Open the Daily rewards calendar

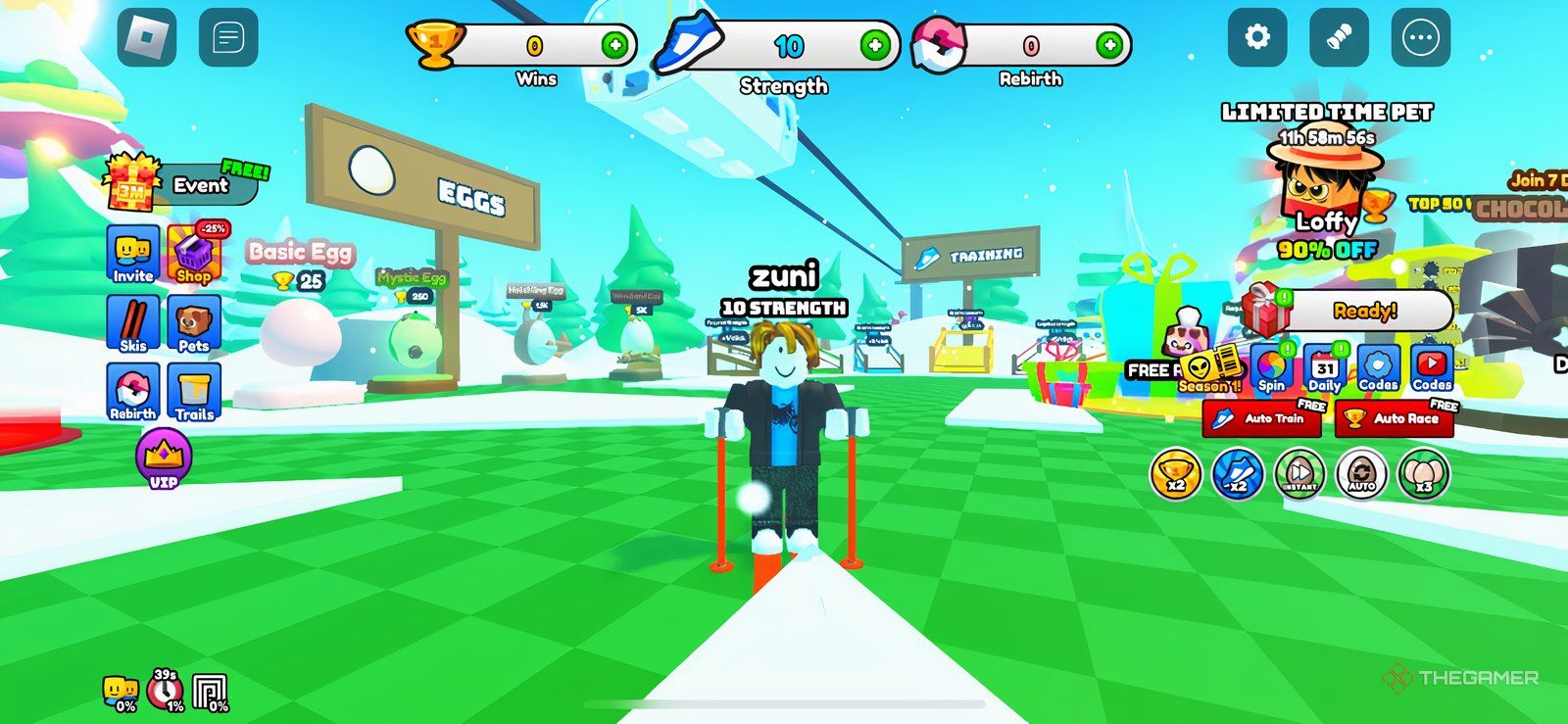[1324, 369]
